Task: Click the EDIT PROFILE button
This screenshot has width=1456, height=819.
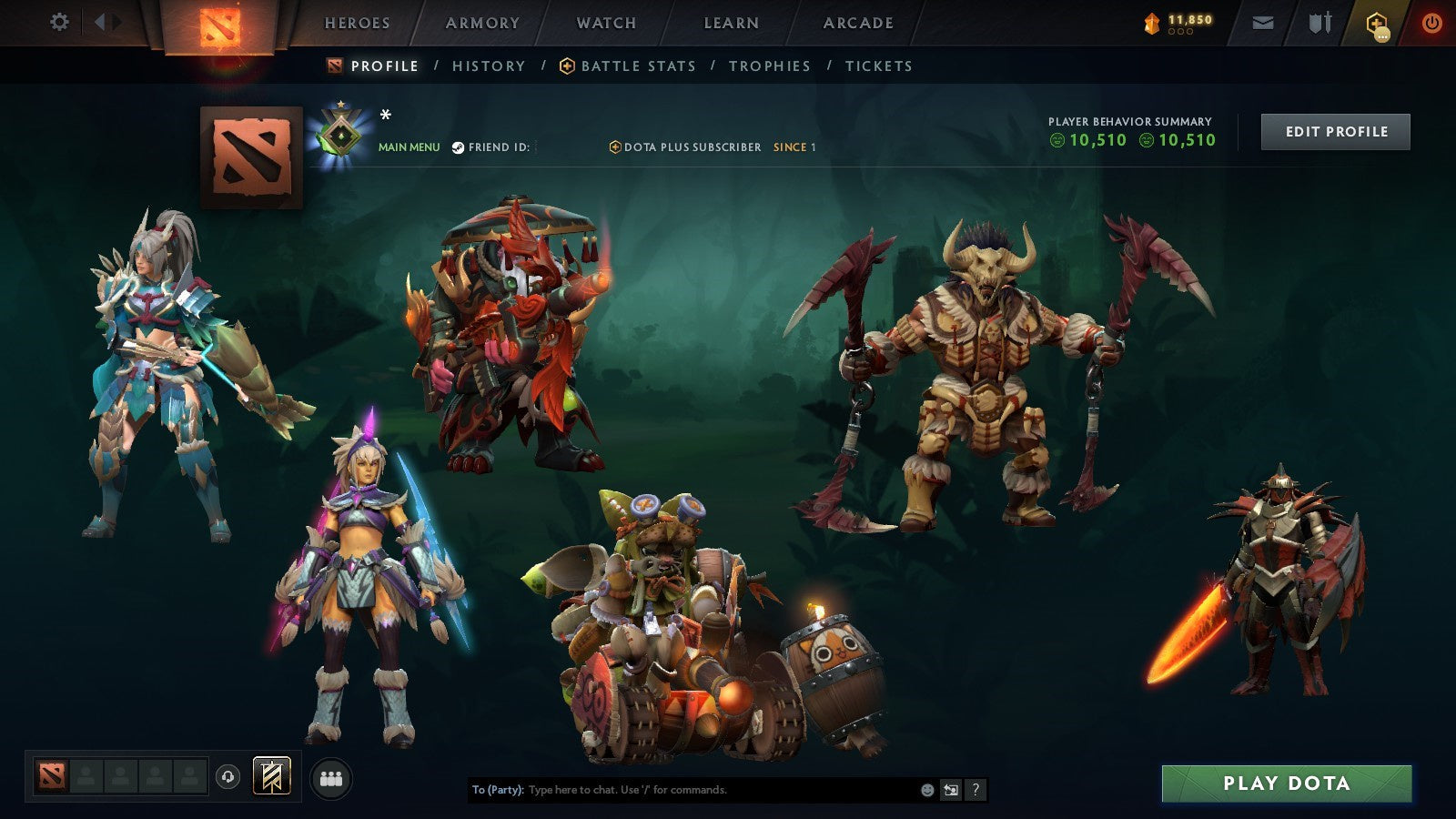Action: tap(1335, 131)
